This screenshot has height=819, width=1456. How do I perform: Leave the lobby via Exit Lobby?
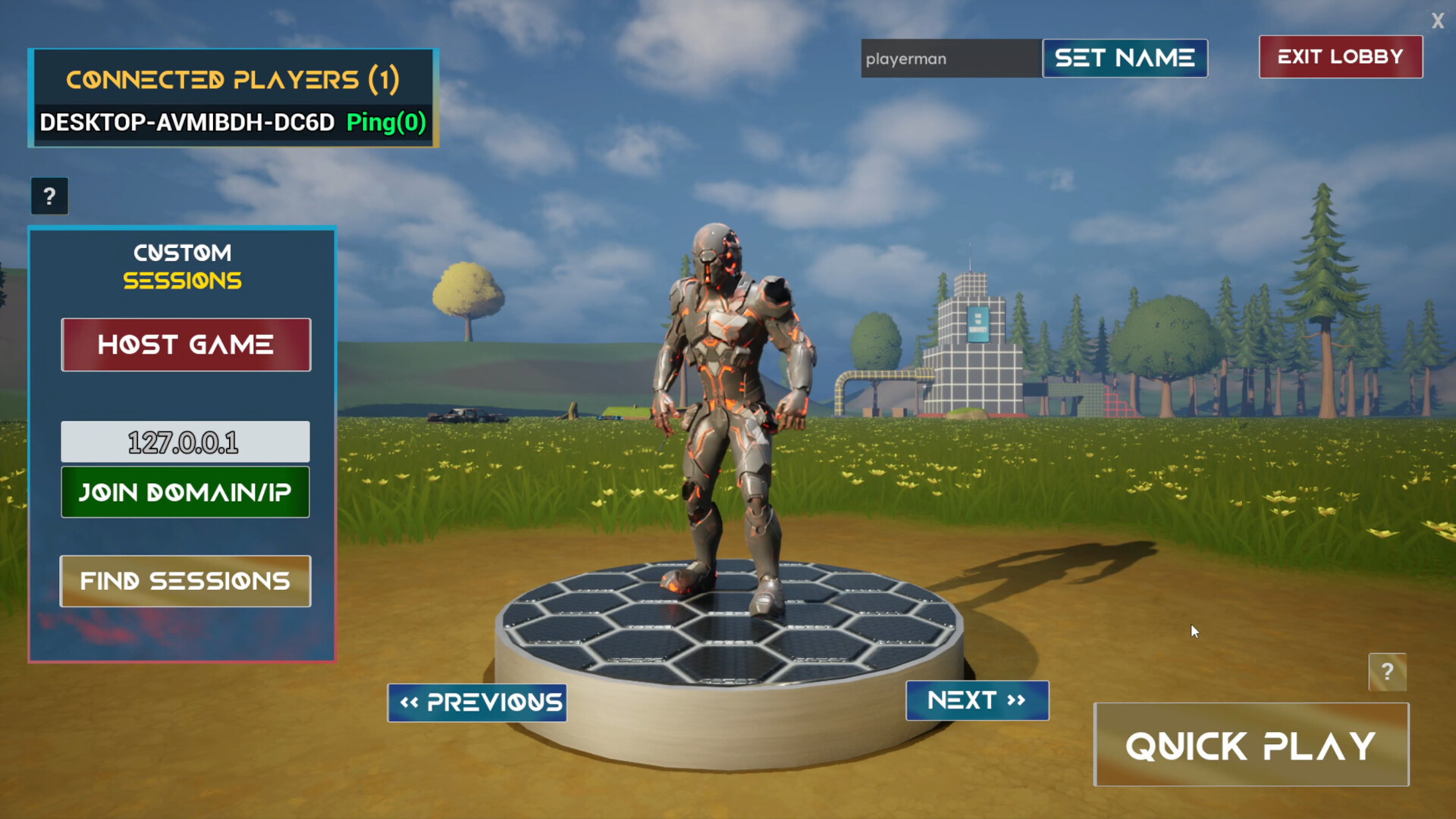click(x=1340, y=56)
